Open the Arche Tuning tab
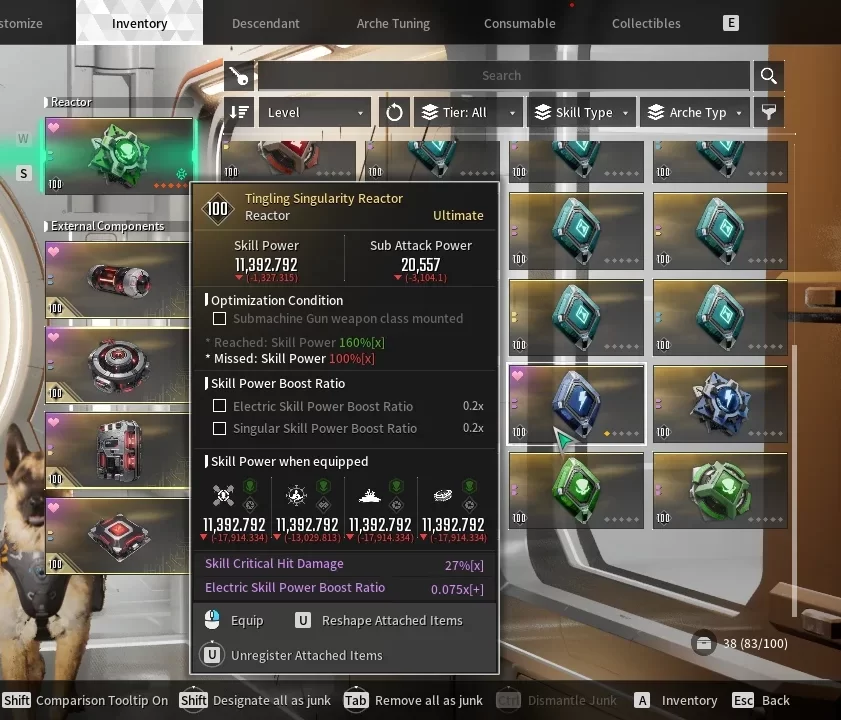The image size is (841, 720). (393, 23)
